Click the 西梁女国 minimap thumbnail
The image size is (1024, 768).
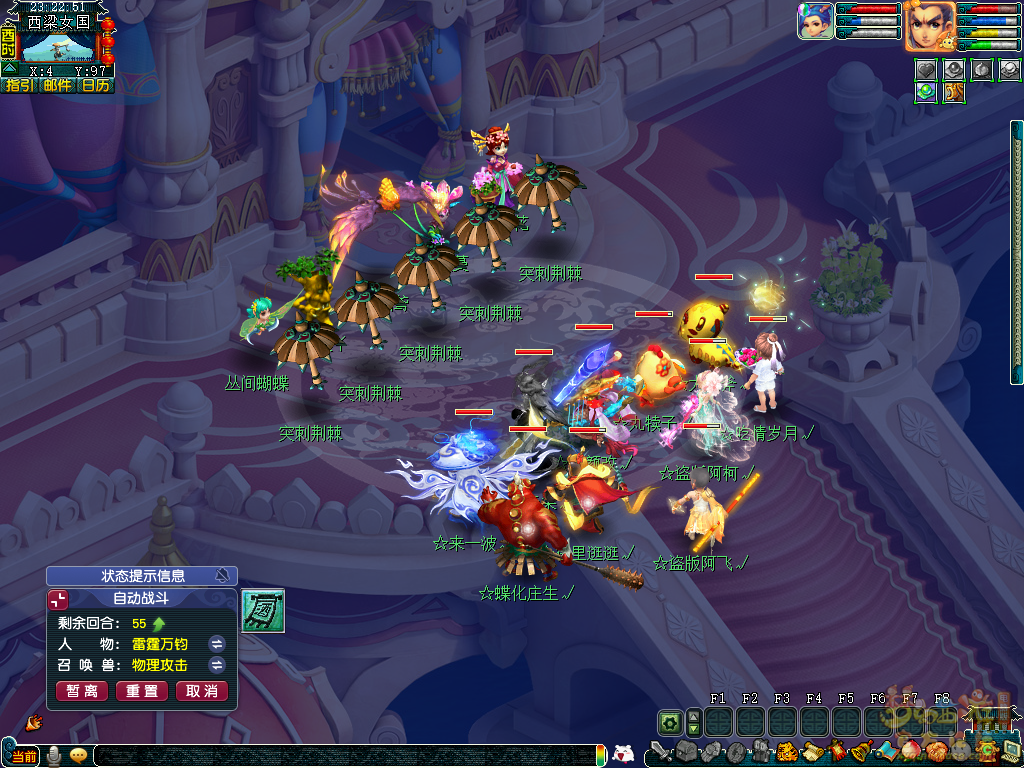58,46
